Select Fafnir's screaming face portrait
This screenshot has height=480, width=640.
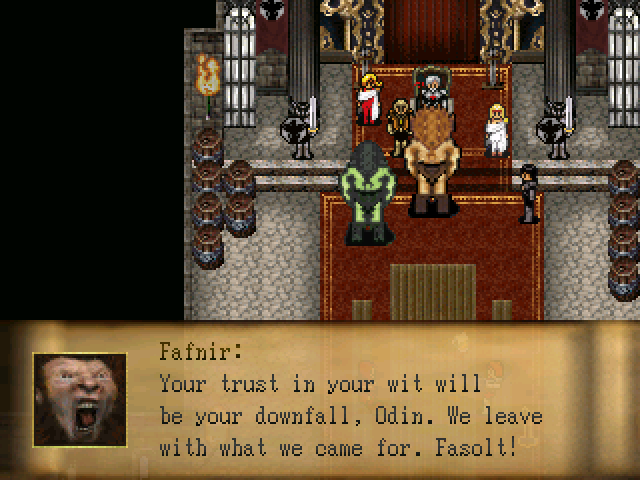tap(80, 400)
